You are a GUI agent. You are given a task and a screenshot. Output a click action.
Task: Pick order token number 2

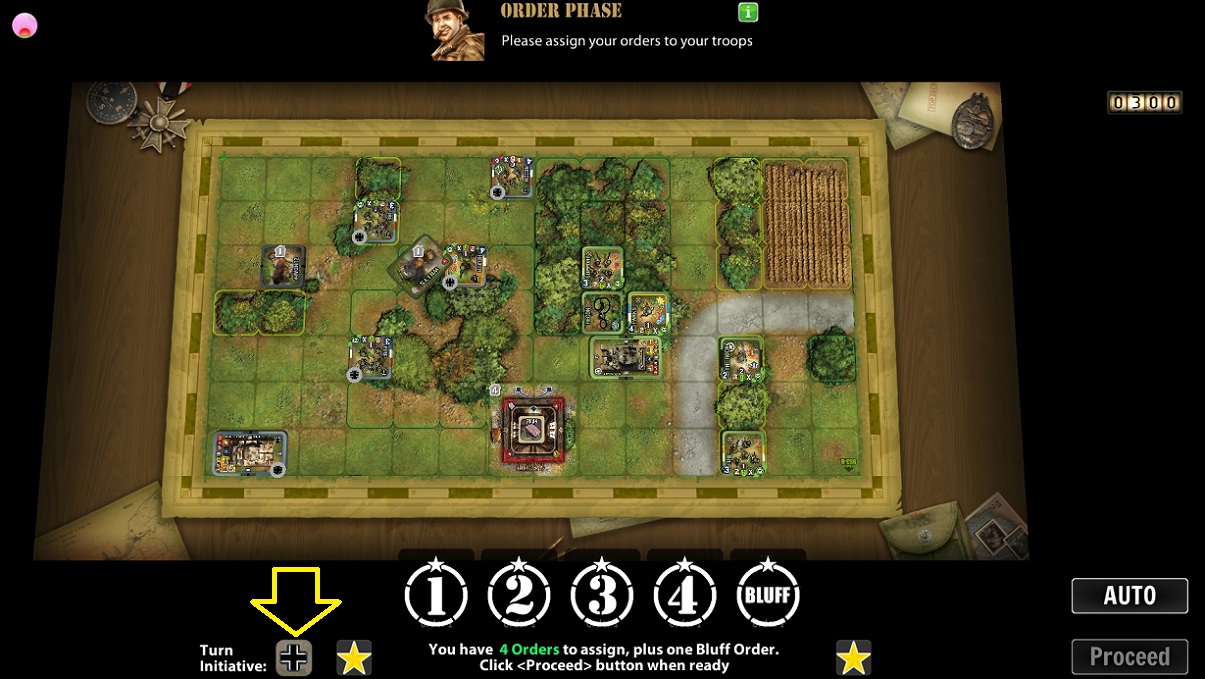coord(519,595)
